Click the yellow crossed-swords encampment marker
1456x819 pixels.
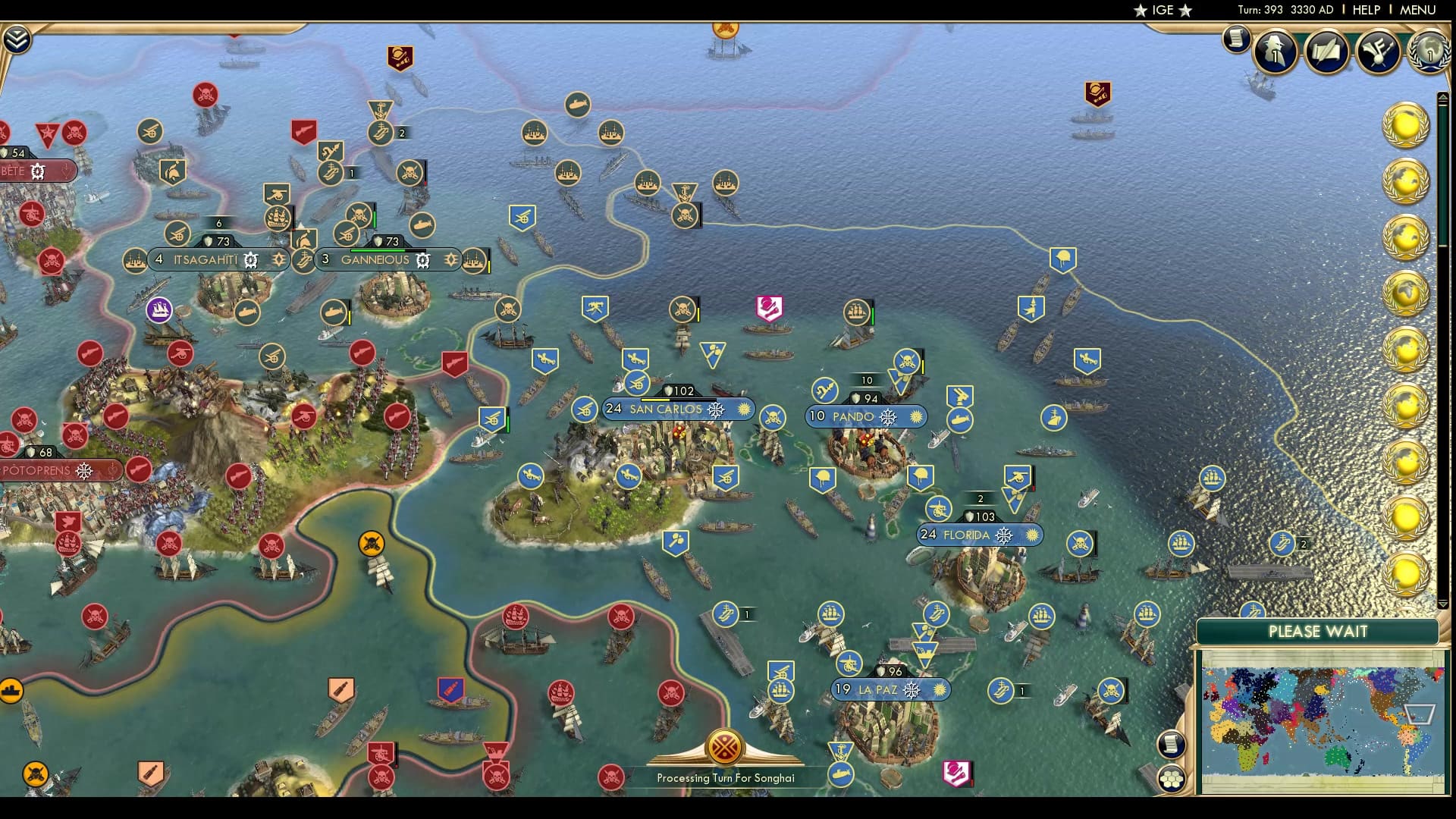(370, 541)
